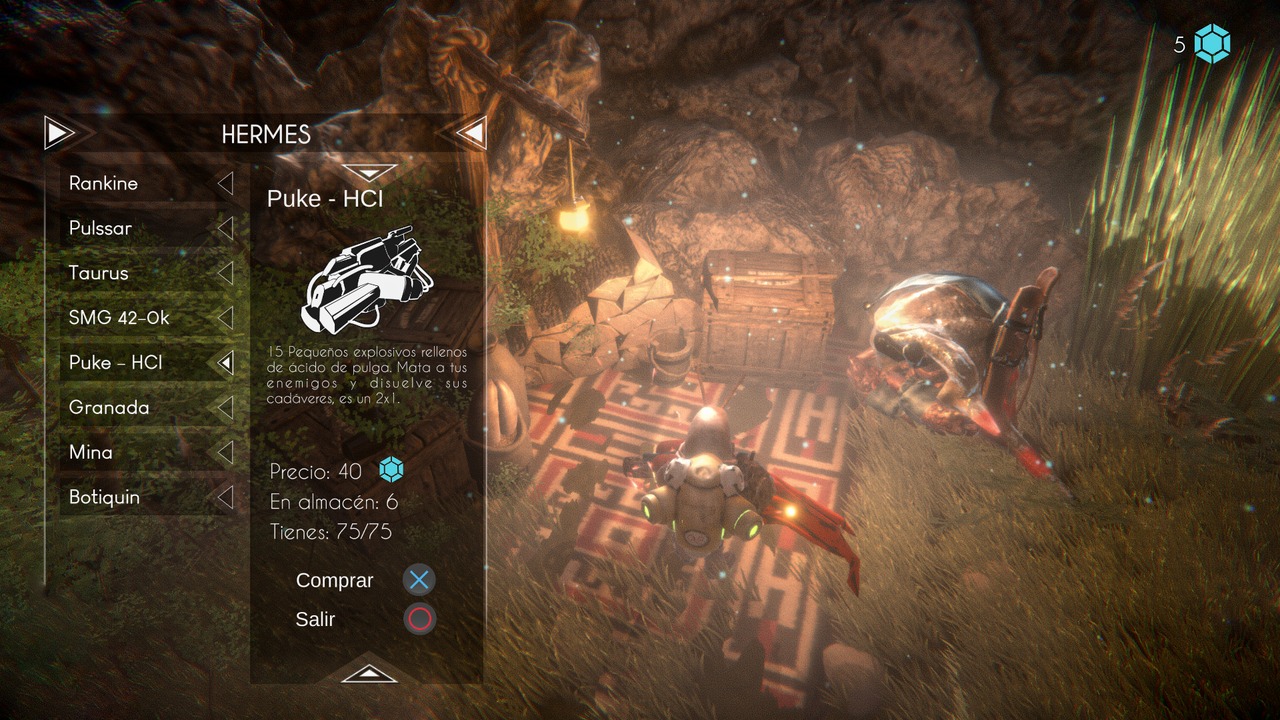Viewport: 1280px width, 720px height.
Task: Click the arrow above the item details
Action: point(369,171)
